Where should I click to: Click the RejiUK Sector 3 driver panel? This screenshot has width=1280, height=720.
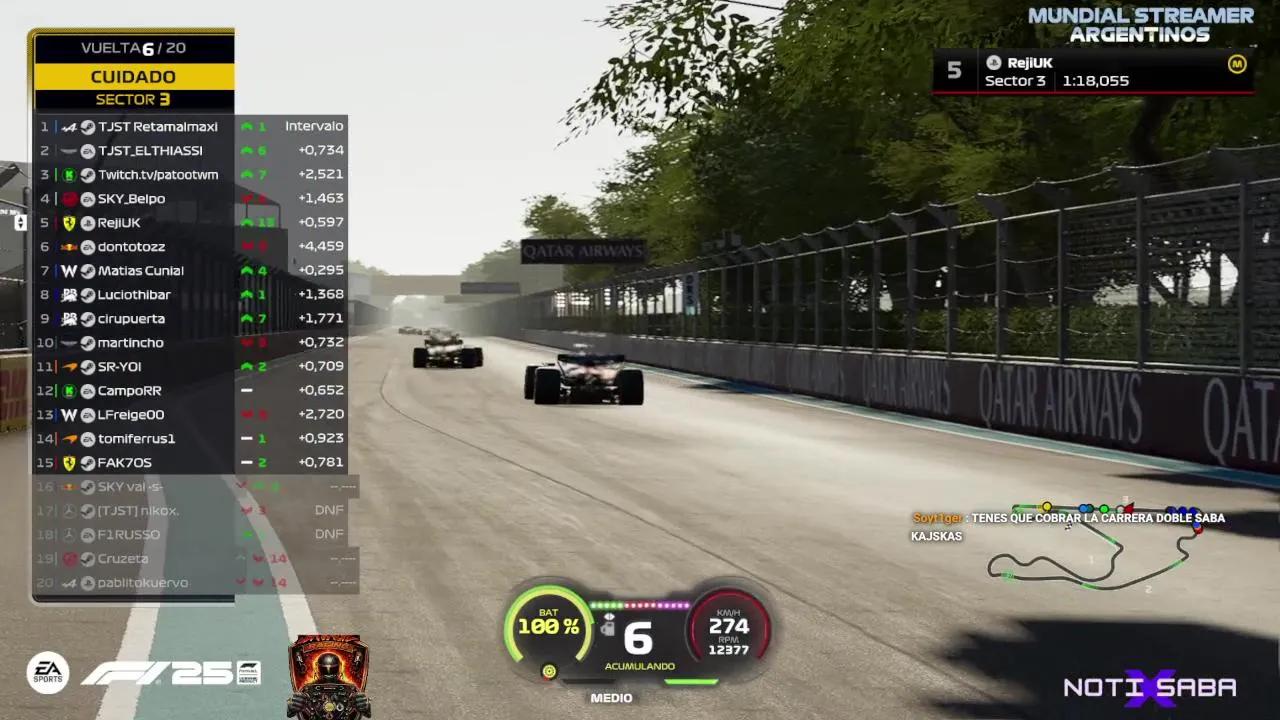(x=1093, y=71)
